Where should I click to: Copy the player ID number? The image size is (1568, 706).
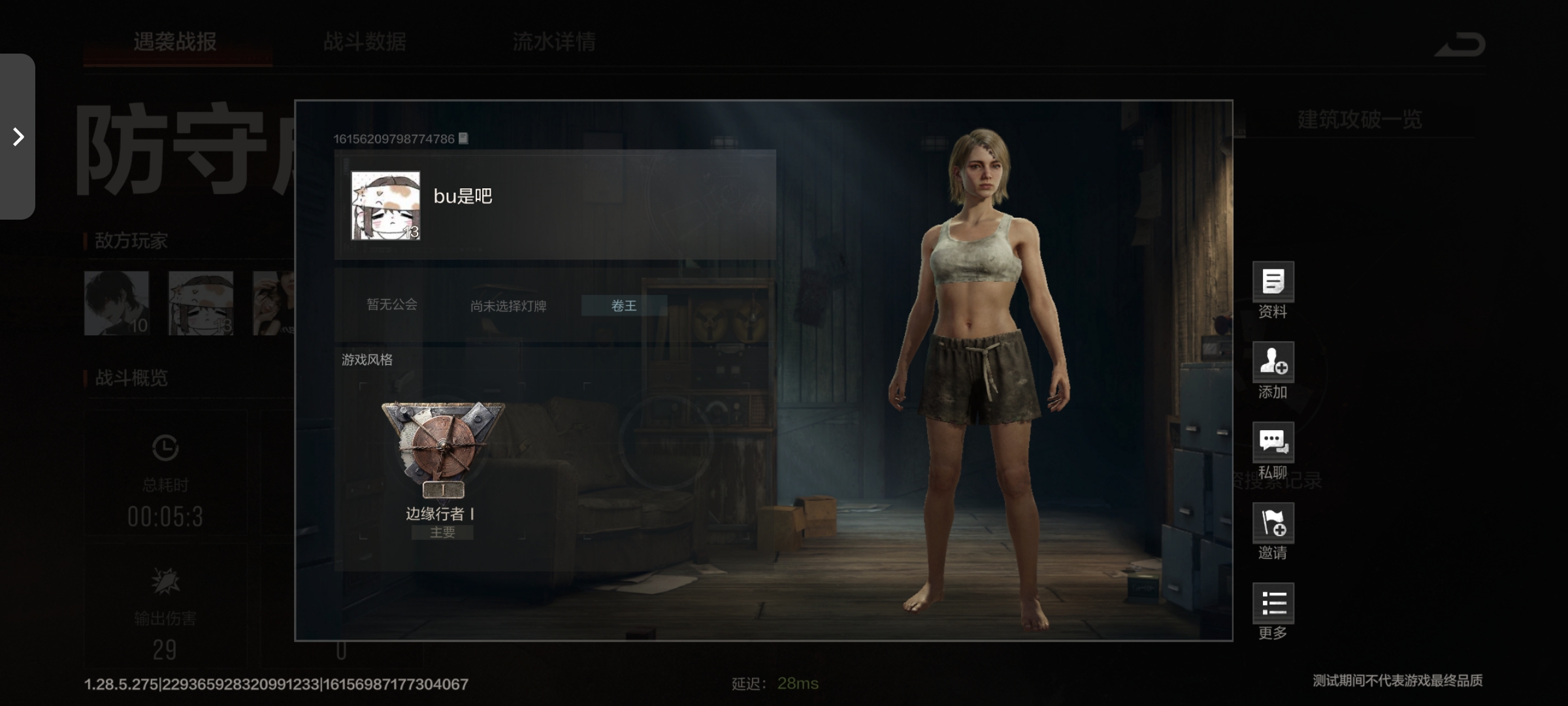pyautogui.click(x=463, y=139)
